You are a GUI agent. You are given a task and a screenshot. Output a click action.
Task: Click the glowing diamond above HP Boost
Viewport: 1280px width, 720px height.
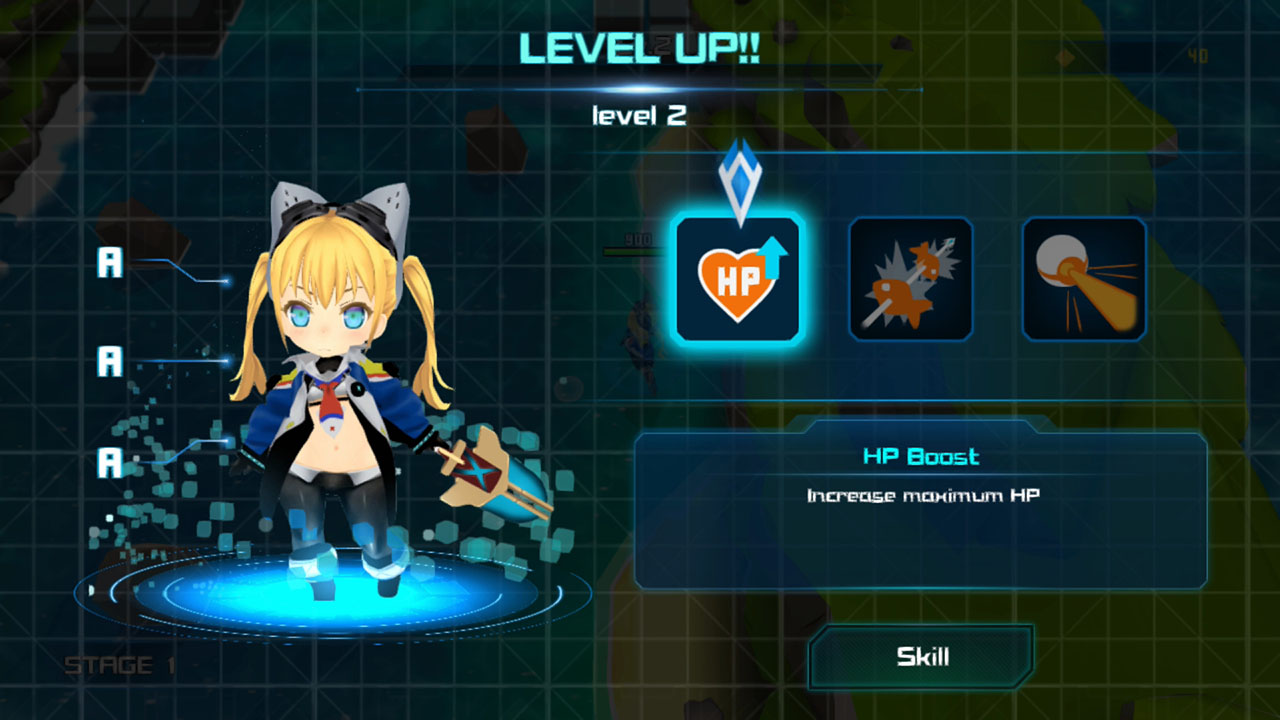(x=741, y=175)
